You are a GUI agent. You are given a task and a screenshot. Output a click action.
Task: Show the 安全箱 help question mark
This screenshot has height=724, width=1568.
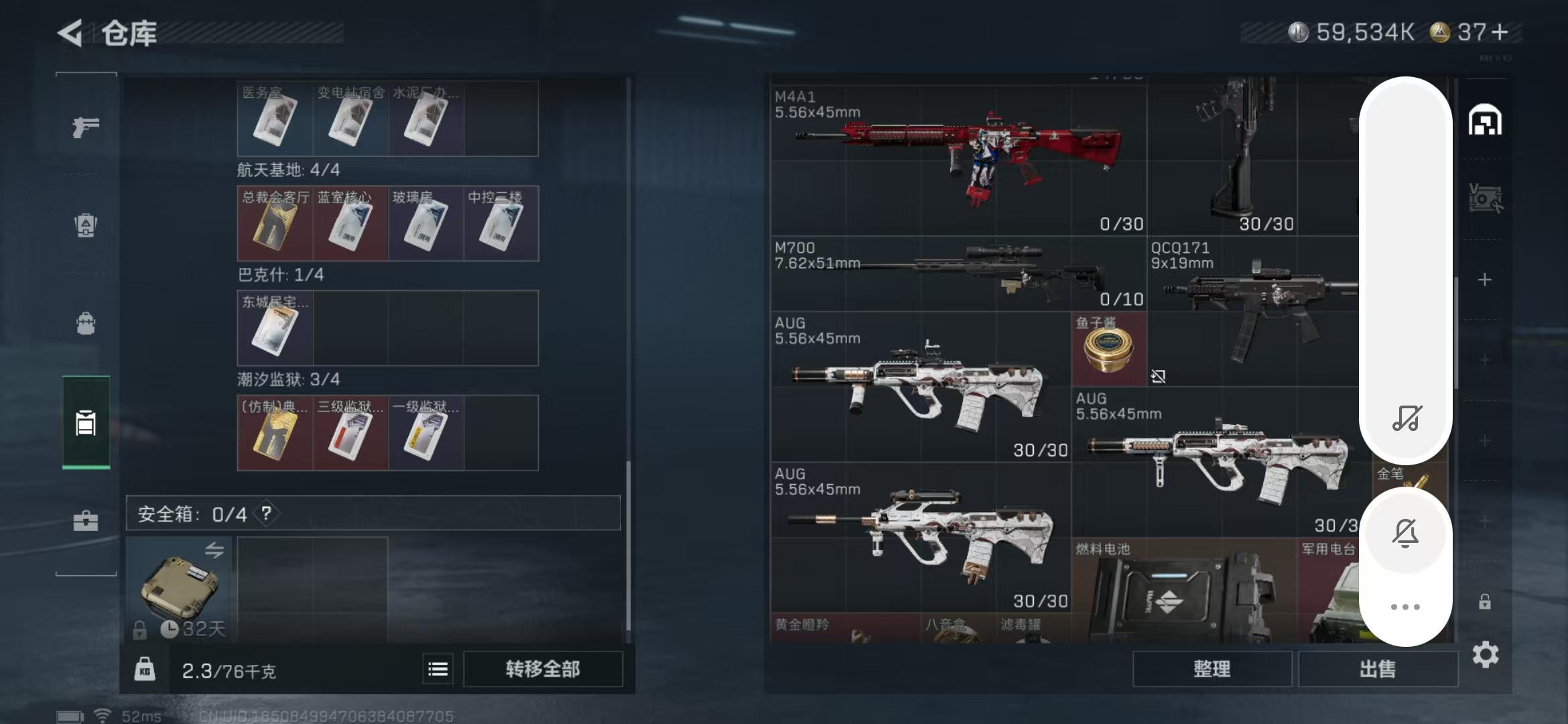pyautogui.click(x=267, y=514)
